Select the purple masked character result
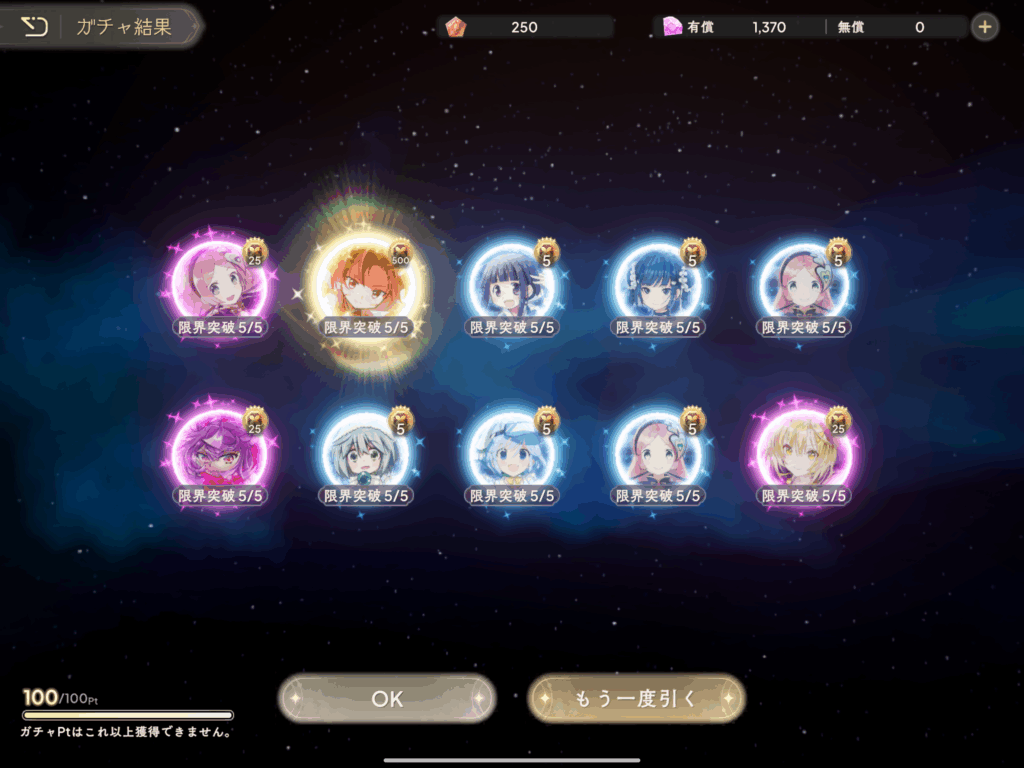The image size is (1024, 768). (220, 455)
